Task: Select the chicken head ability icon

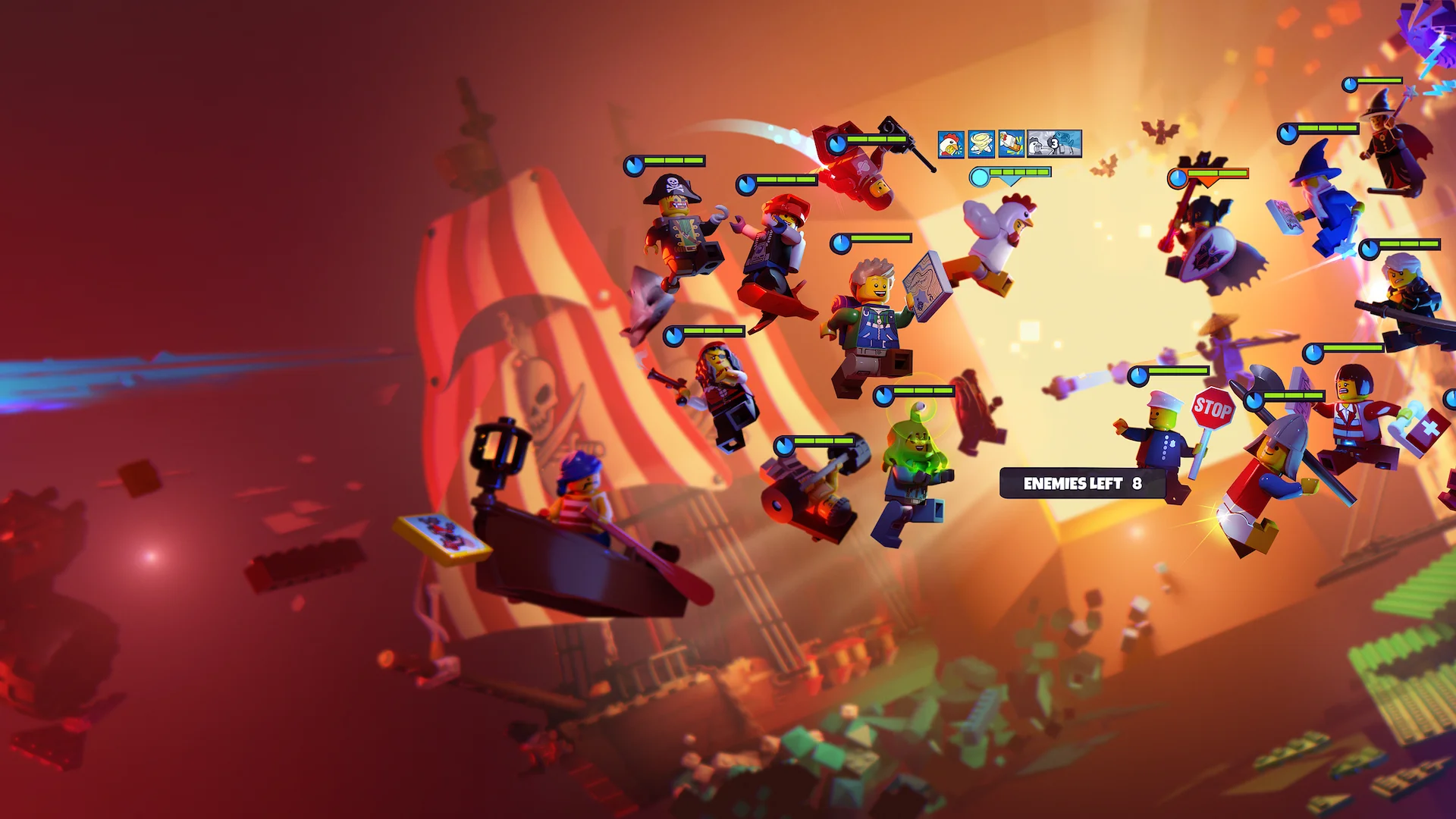Action: click(951, 143)
